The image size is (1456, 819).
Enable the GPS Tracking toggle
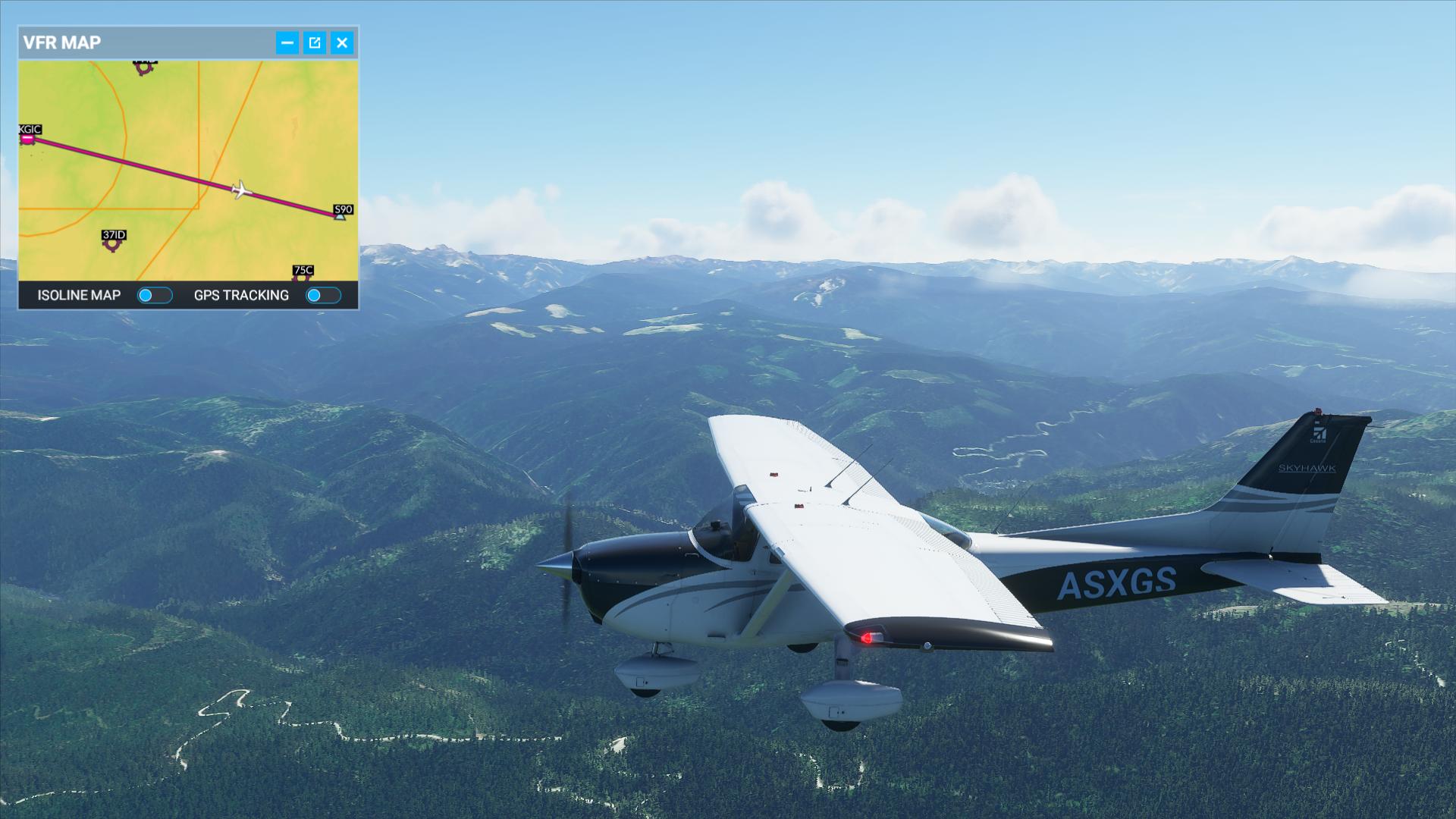[x=323, y=296]
